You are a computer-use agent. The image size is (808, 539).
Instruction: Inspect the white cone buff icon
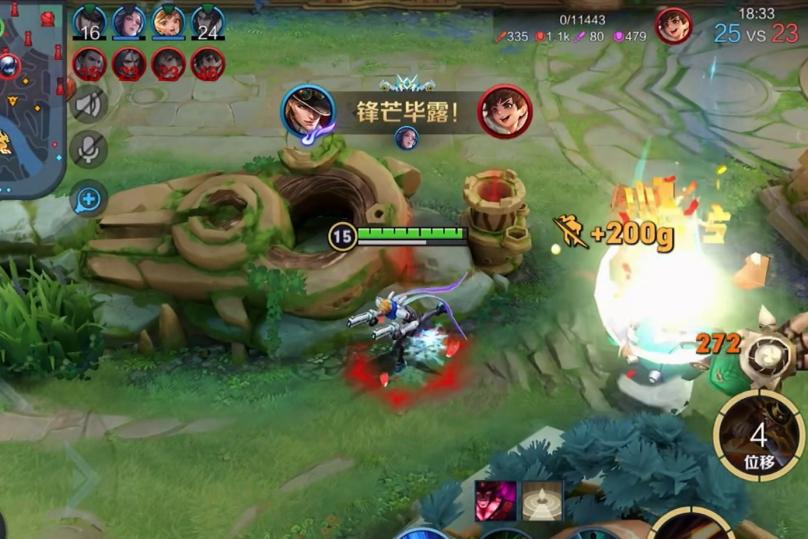click(x=542, y=500)
